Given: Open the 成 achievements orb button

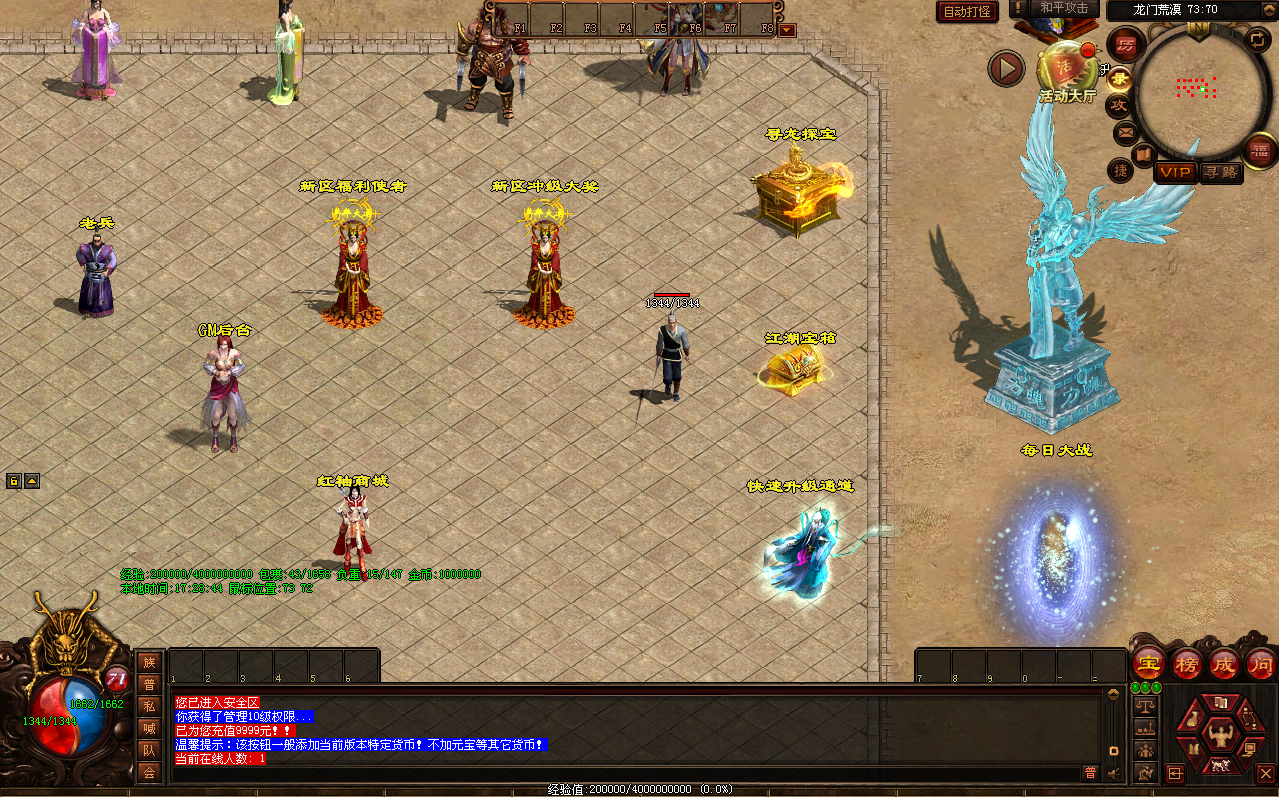Looking at the screenshot, I should point(1223,663).
